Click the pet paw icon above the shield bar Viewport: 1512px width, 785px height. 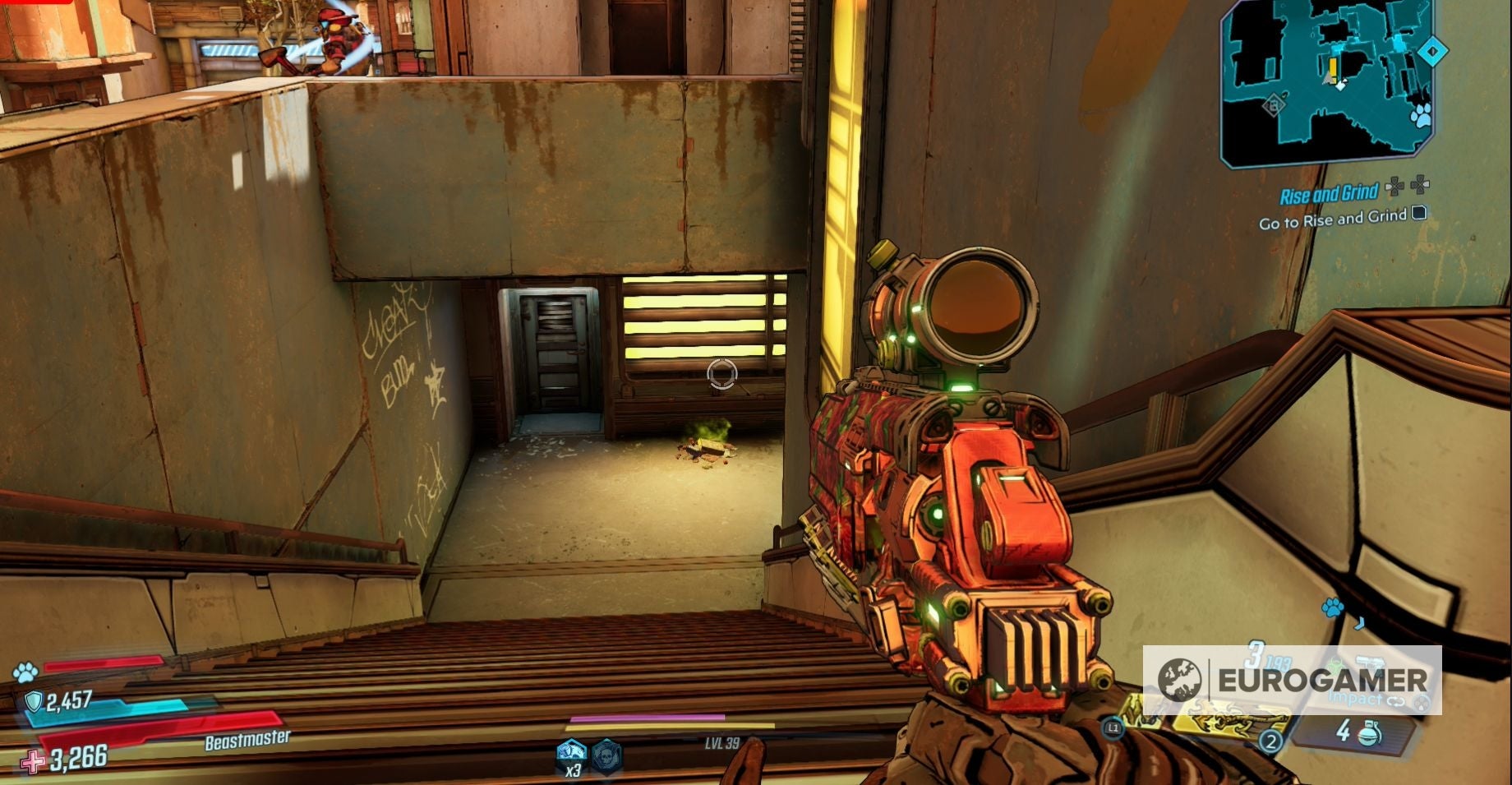point(25,670)
